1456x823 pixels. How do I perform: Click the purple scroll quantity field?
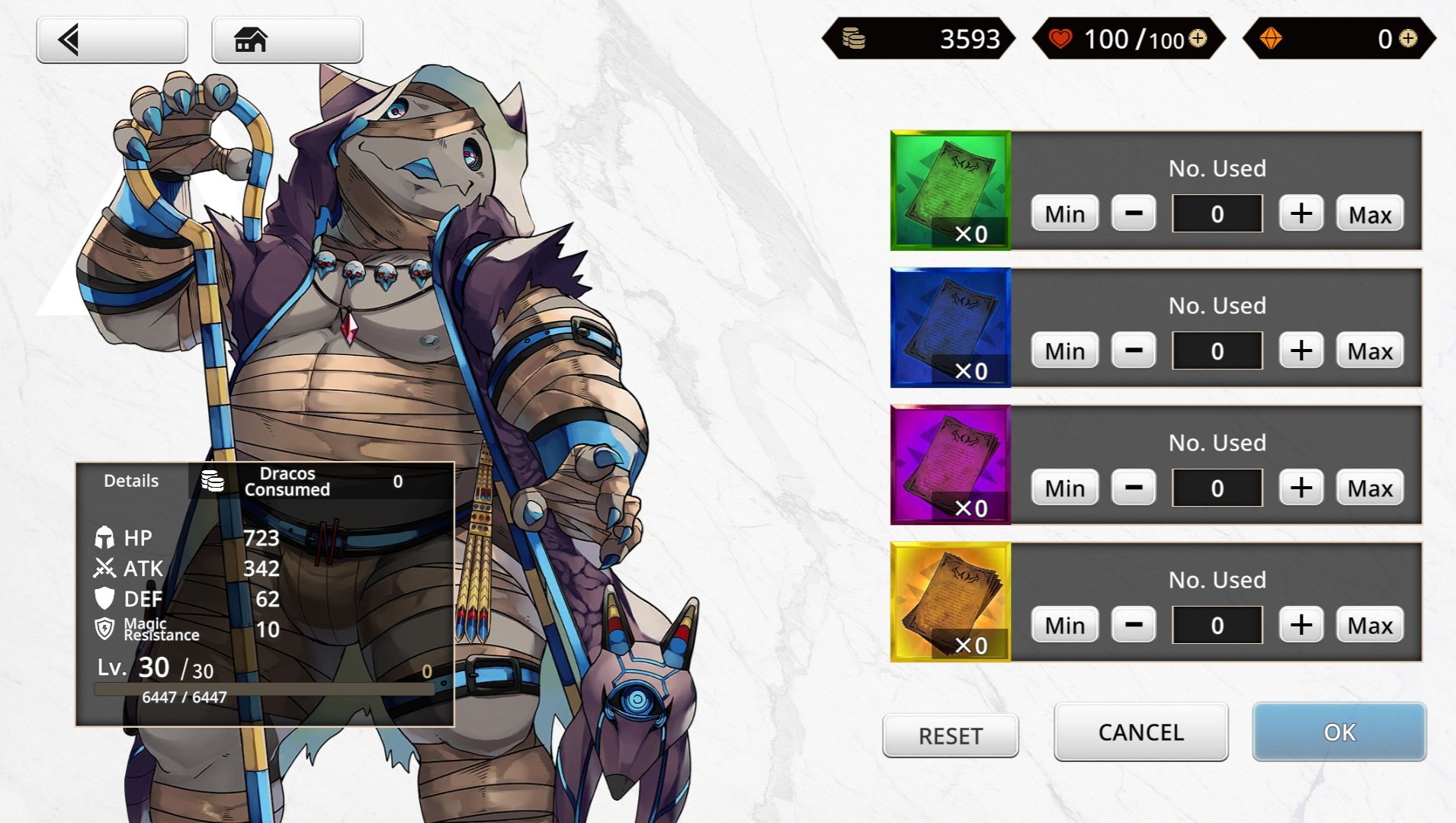pos(1217,488)
